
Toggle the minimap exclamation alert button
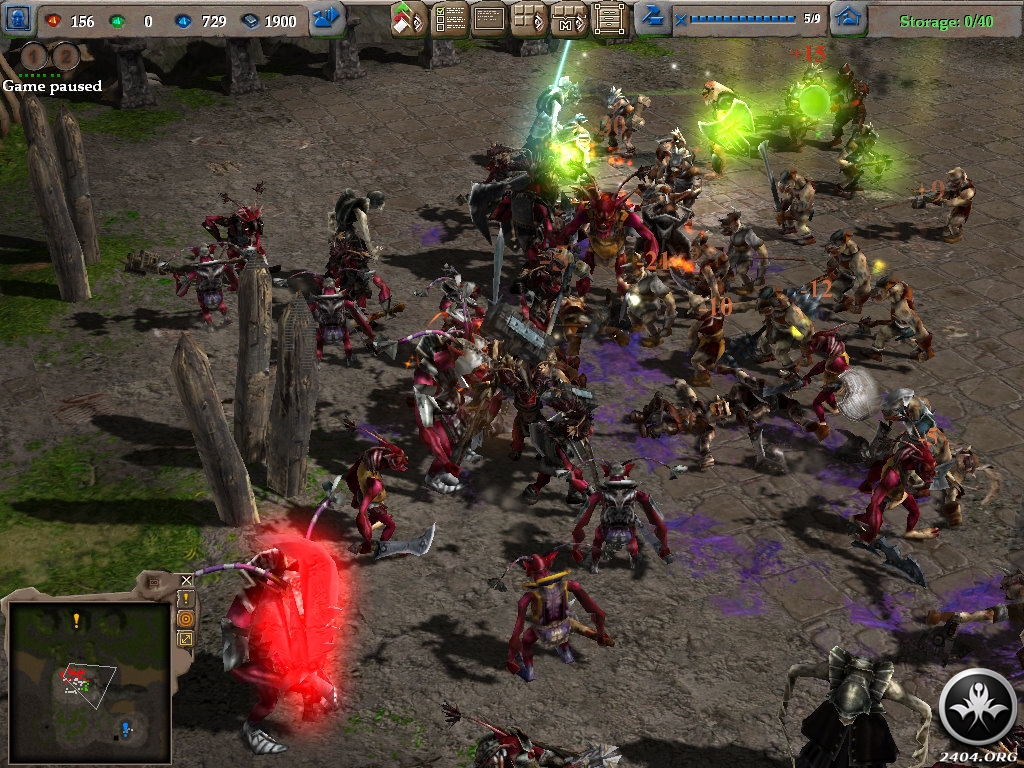pyautogui.click(x=186, y=598)
